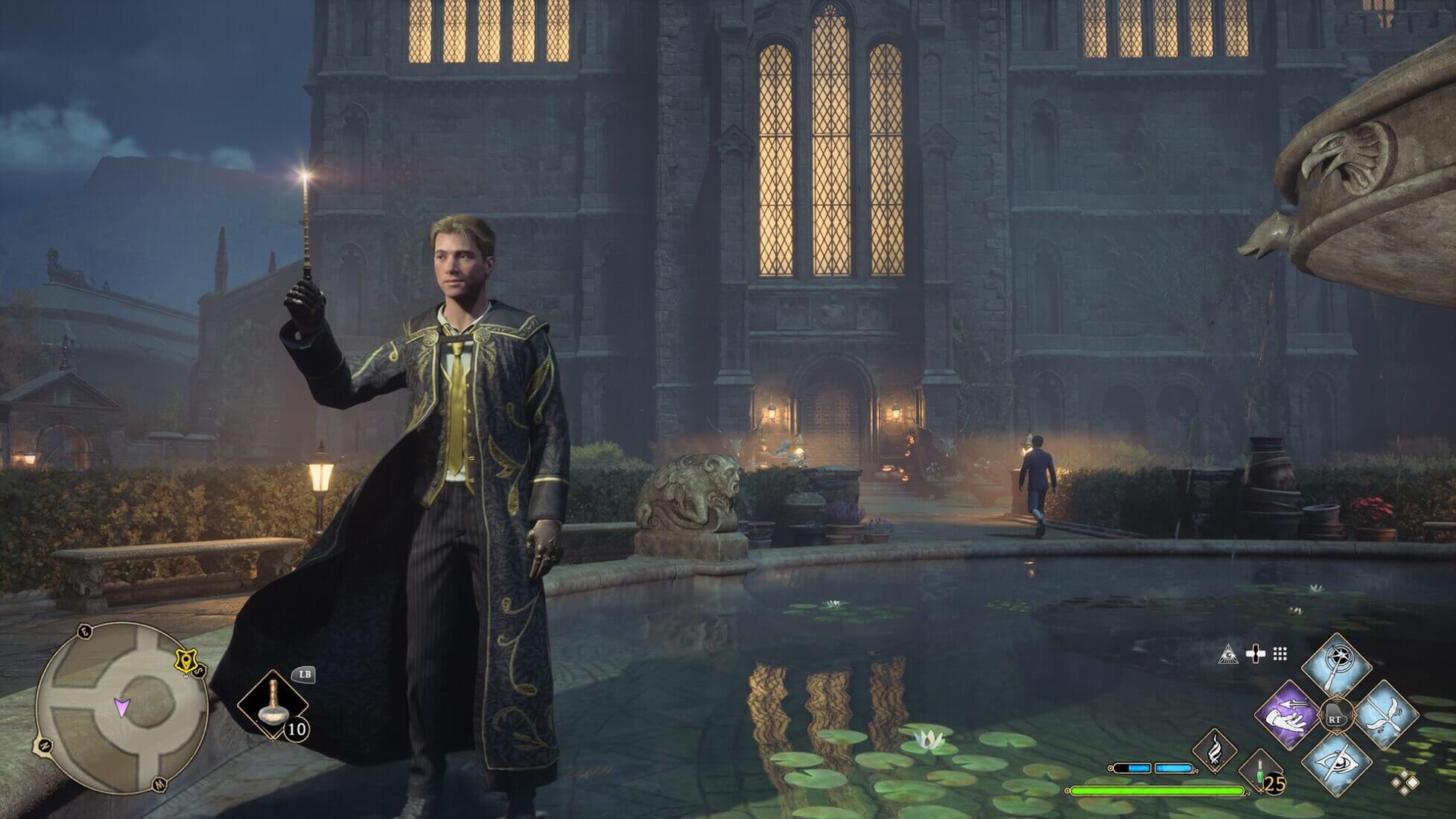Click the eye-in-triangle Revelio icon
1456x819 pixels.
[1228, 654]
